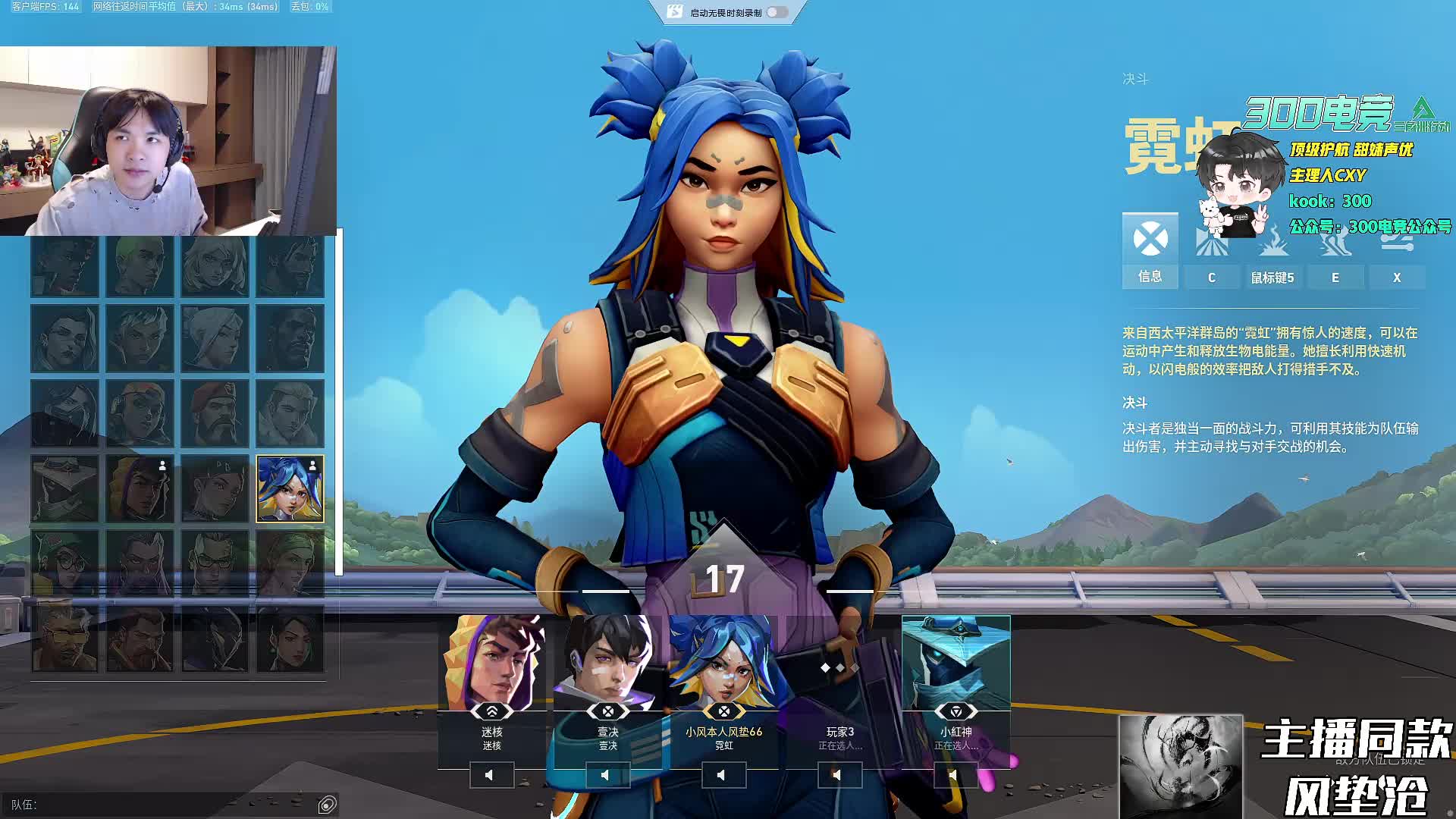Image resolution: width=1456 pixels, height=819 pixels.
Task: Choose the bearded agent wearing yellow glasses
Action: tap(64, 639)
